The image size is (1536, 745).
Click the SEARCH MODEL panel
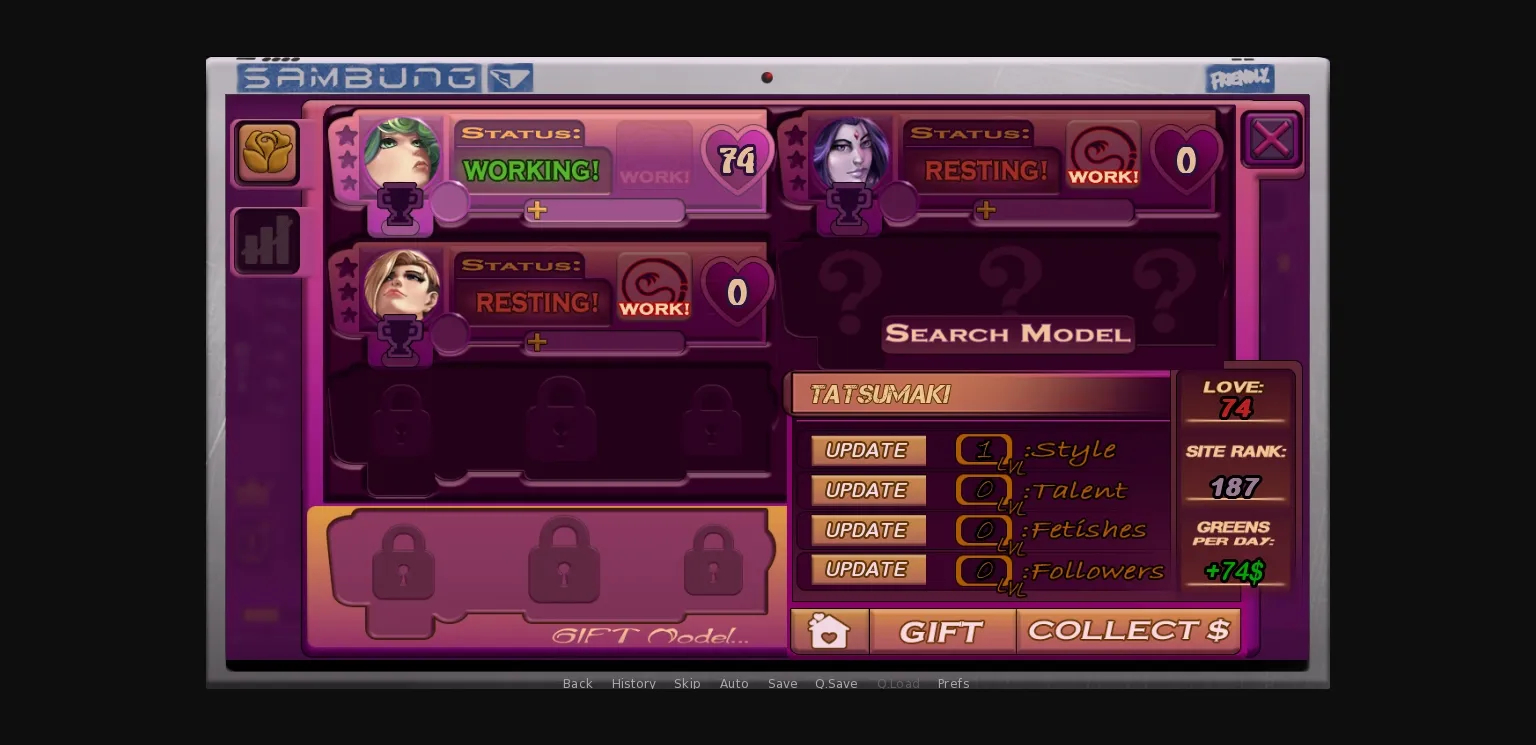(x=1007, y=333)
